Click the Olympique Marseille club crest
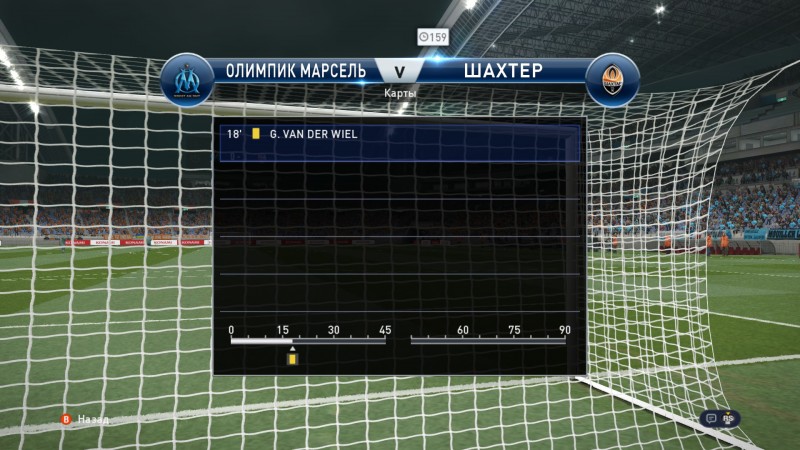The image size is (800, 450). [186, 80]
